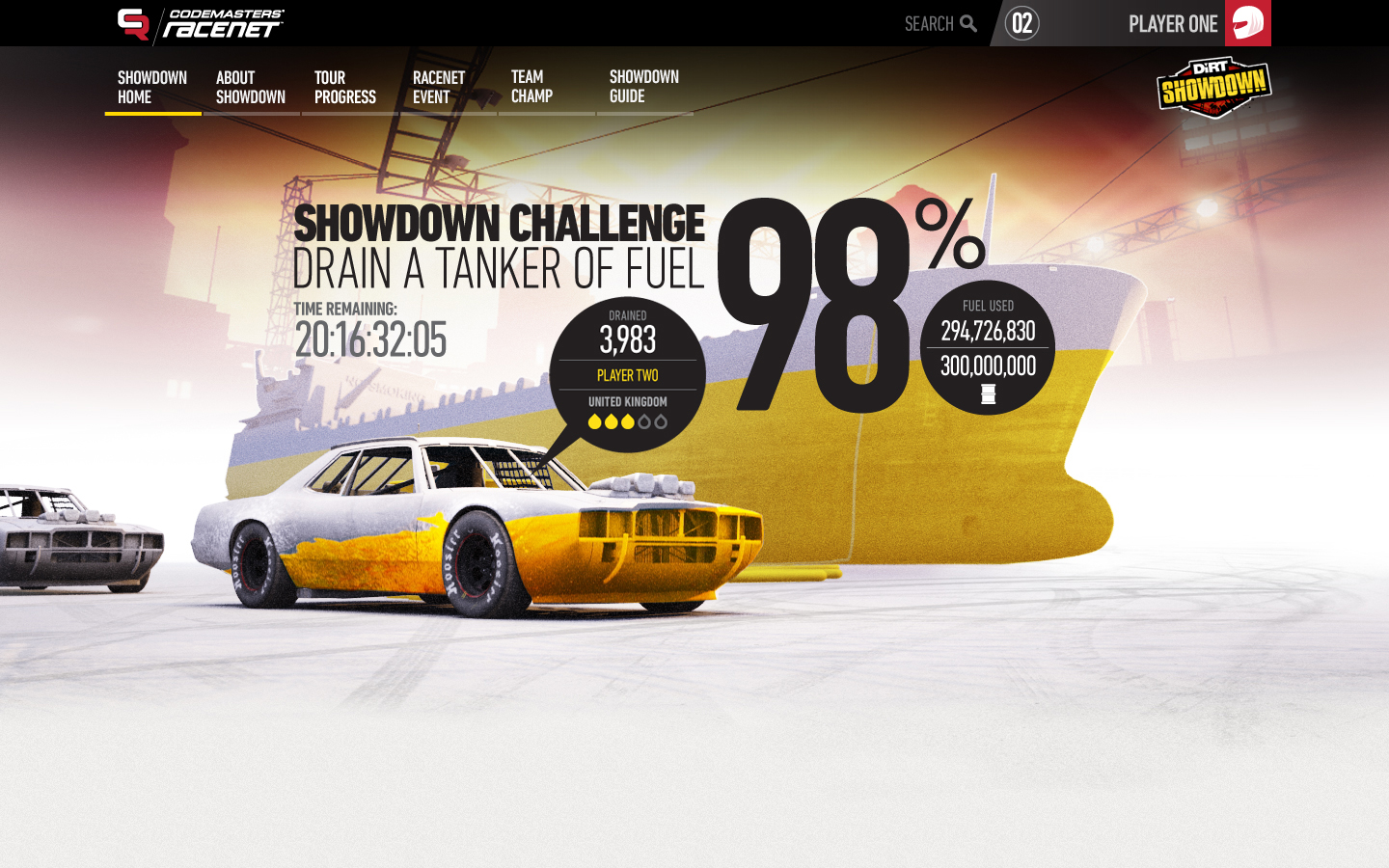1389x868 pixels.
Task: Open search with the magnifier icon
Action: (x=967, y=23)
